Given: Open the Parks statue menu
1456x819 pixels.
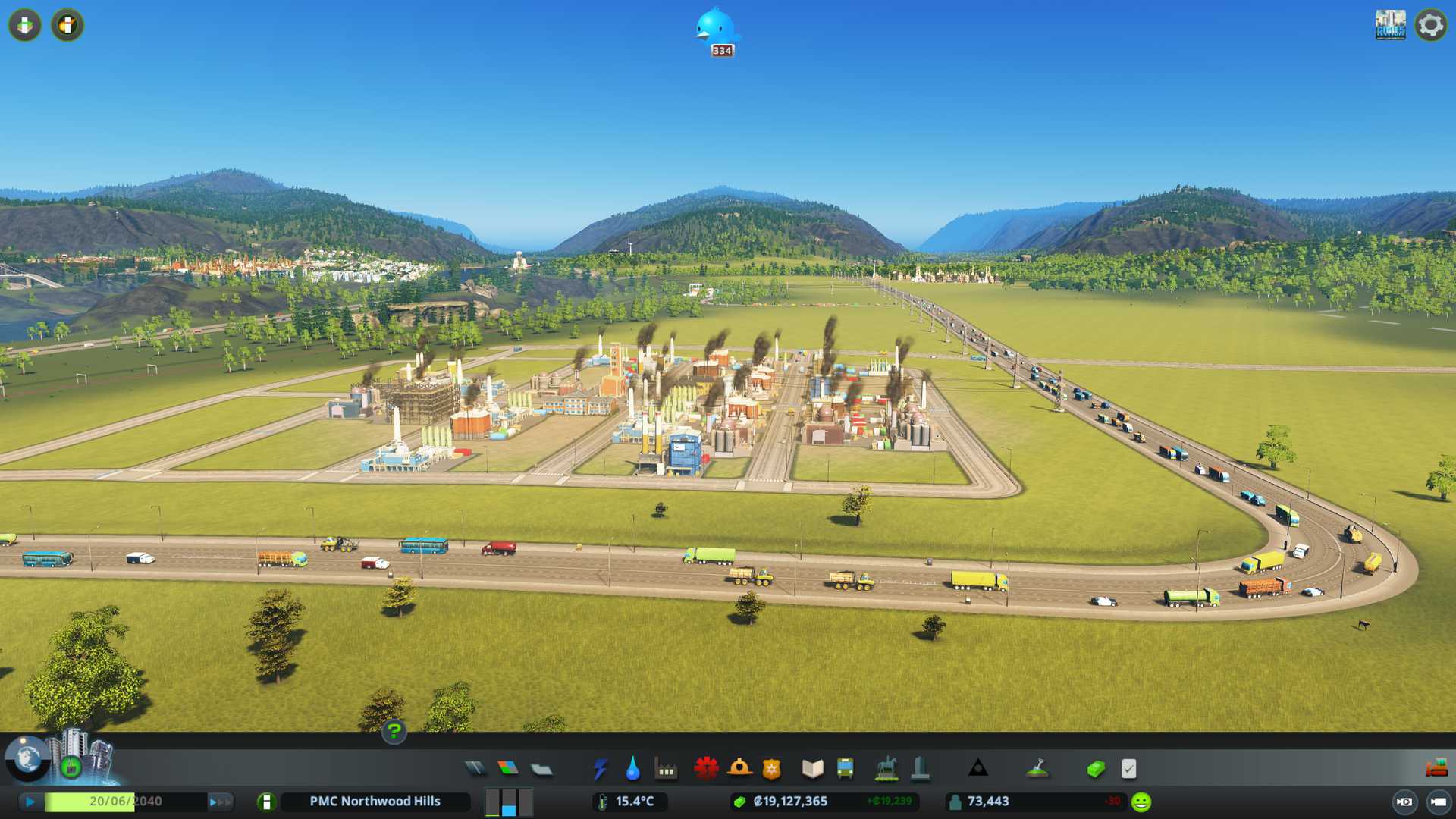Looking at the screenshot, I should (886, 769).
